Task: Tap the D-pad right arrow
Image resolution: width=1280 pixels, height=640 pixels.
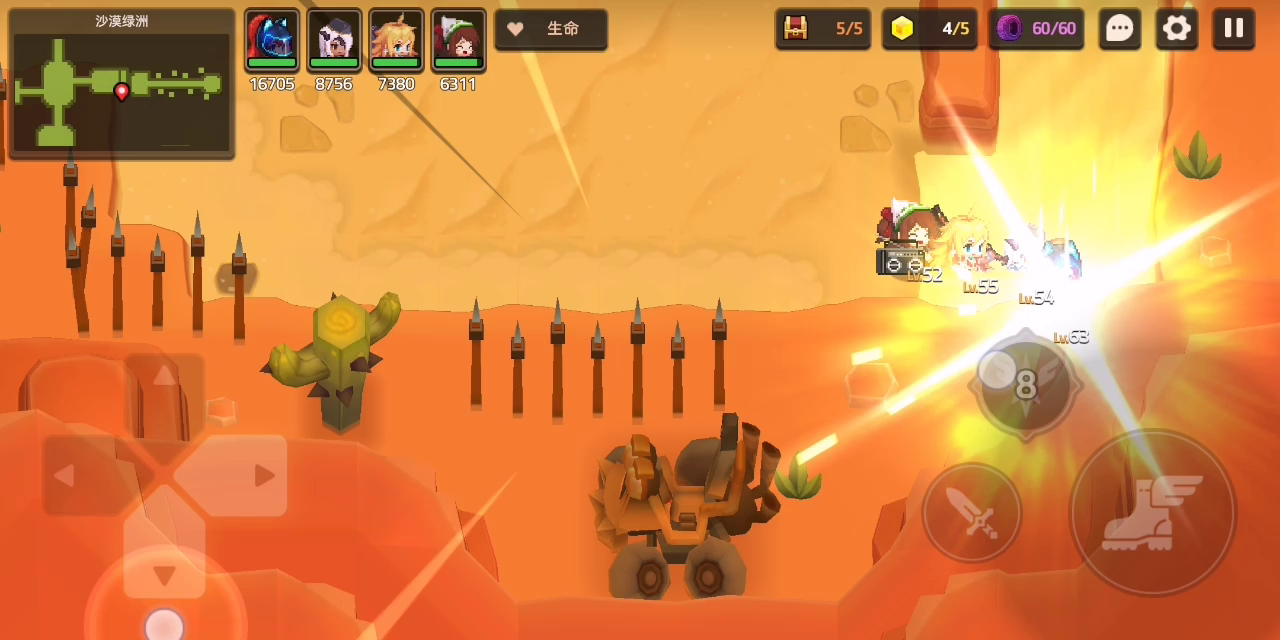Action: (x=263, y=475)
